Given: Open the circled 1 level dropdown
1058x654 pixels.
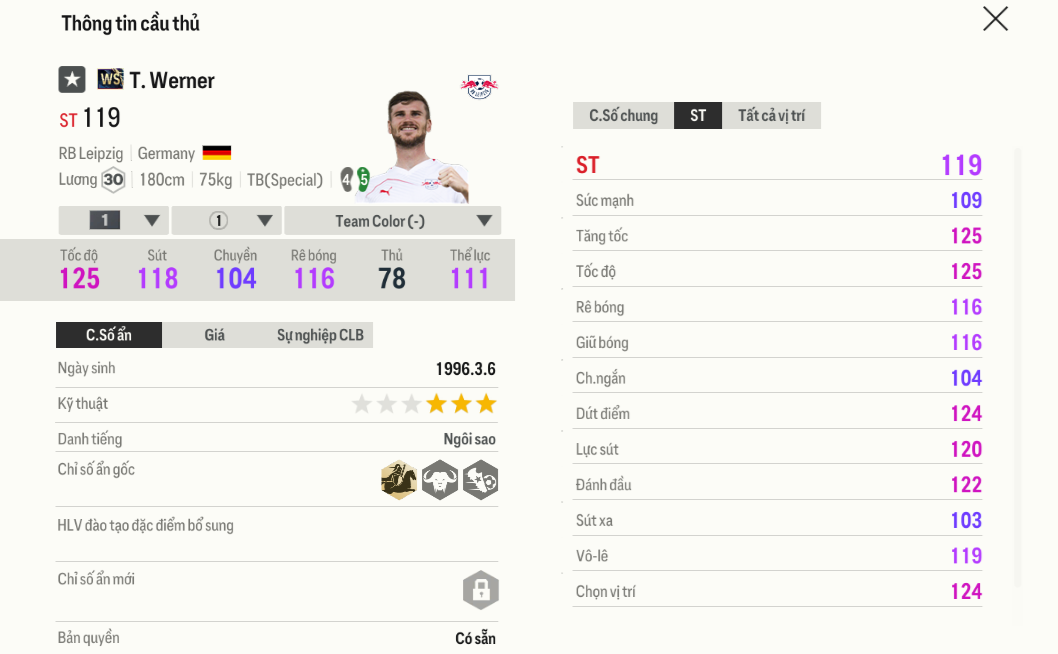Looking at the screenshot, I should click(226, 221).
